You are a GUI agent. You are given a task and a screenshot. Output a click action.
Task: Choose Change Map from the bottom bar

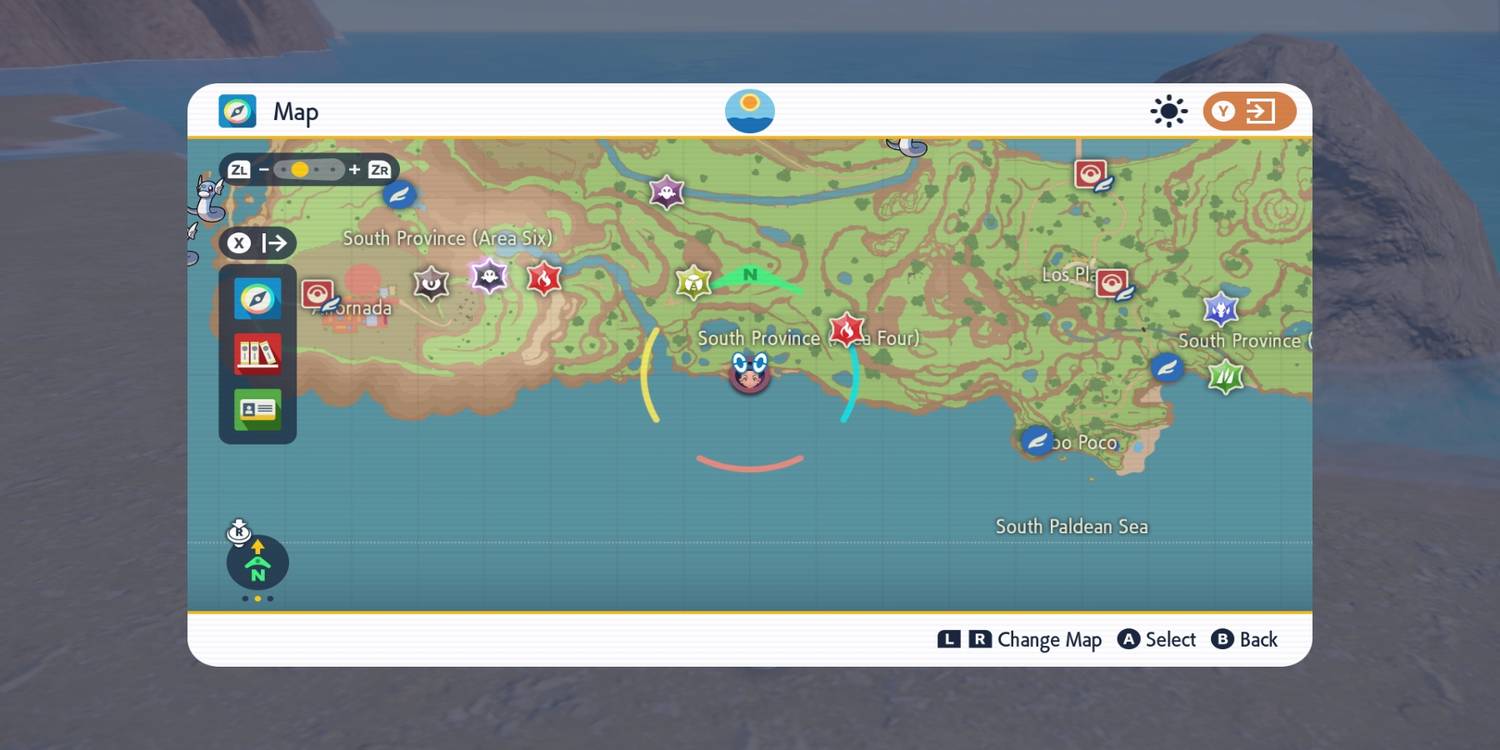coord(1020,639)
